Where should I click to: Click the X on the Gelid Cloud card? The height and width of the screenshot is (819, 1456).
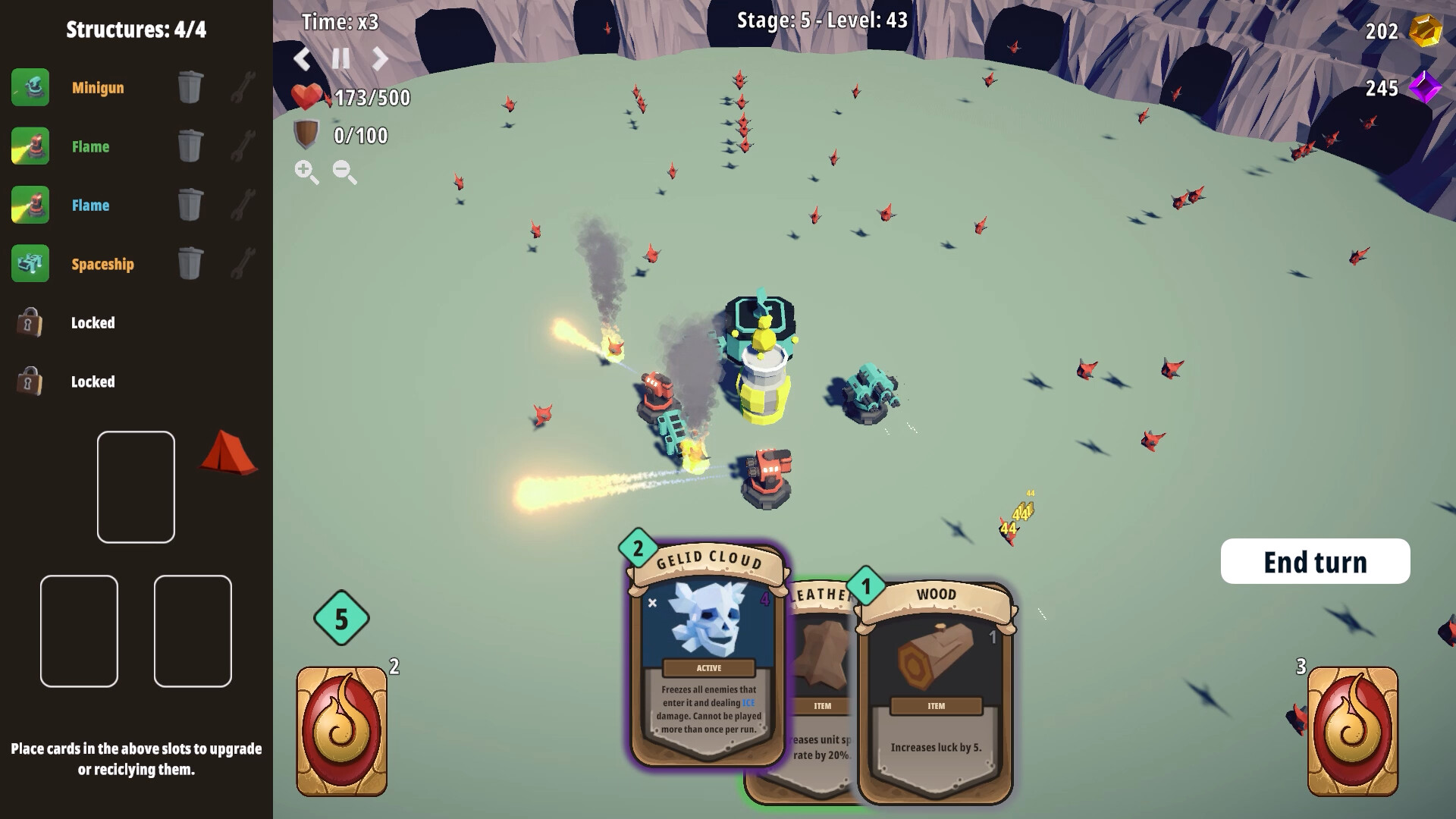pyautogui.click(x=654, y=603)
